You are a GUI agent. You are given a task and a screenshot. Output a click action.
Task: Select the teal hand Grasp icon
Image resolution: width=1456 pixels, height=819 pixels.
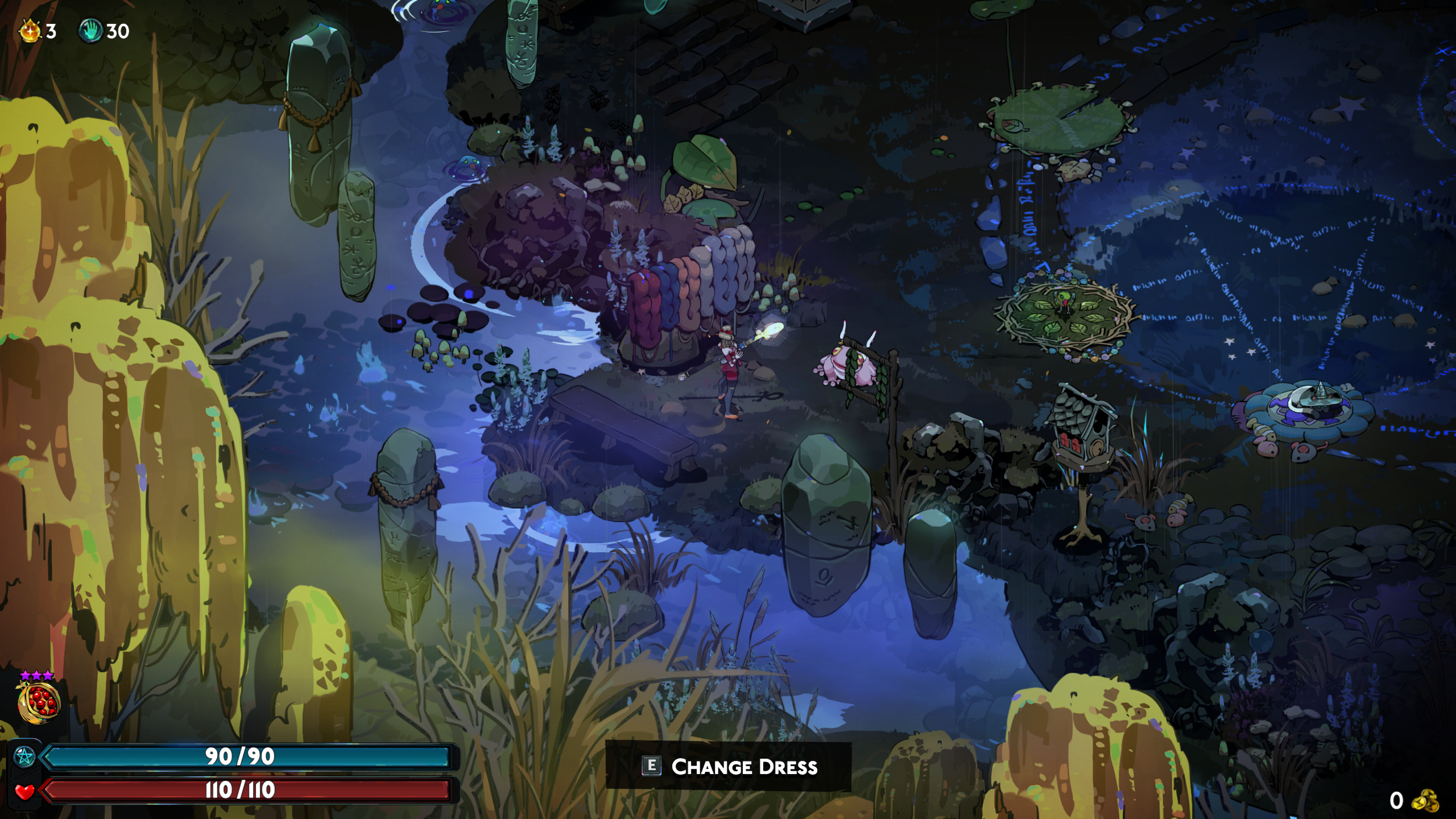point(90,31)
